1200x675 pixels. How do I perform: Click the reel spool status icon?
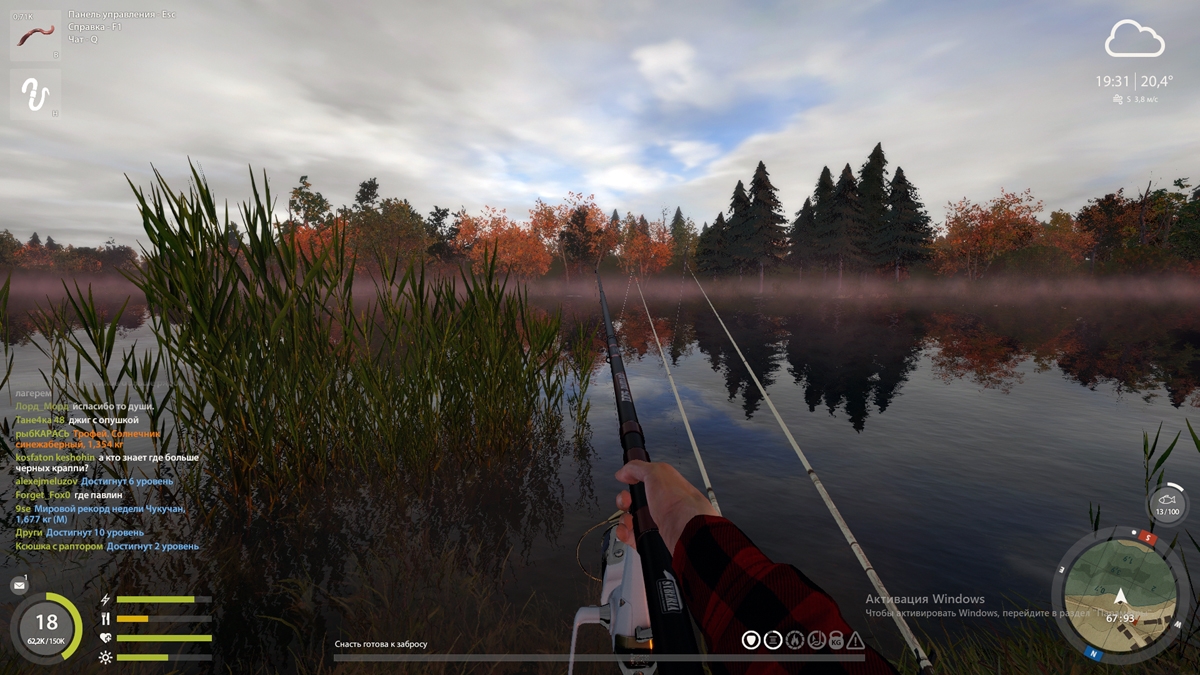773,640
